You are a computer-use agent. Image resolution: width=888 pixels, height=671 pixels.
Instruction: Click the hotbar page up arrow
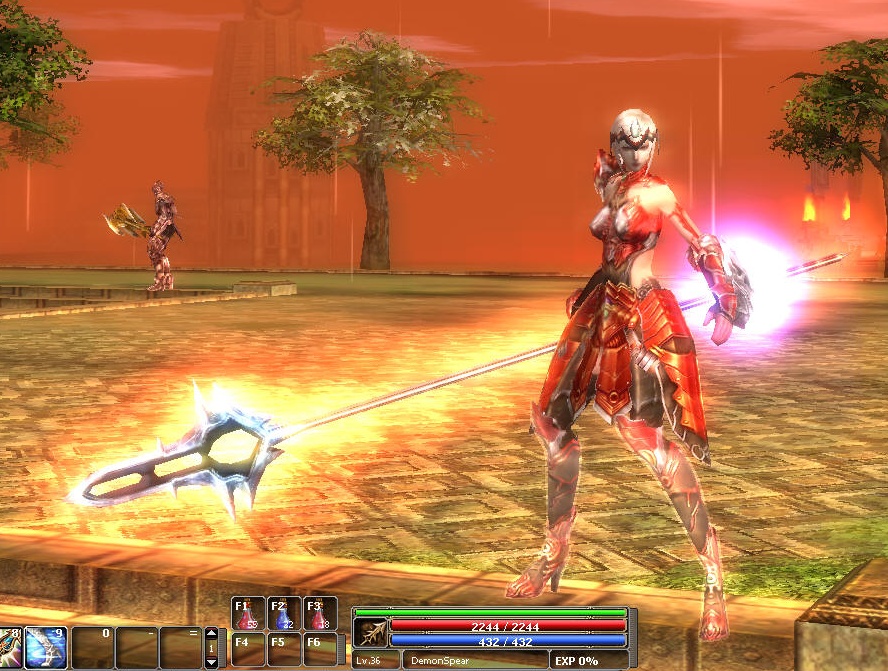(211, 633)
